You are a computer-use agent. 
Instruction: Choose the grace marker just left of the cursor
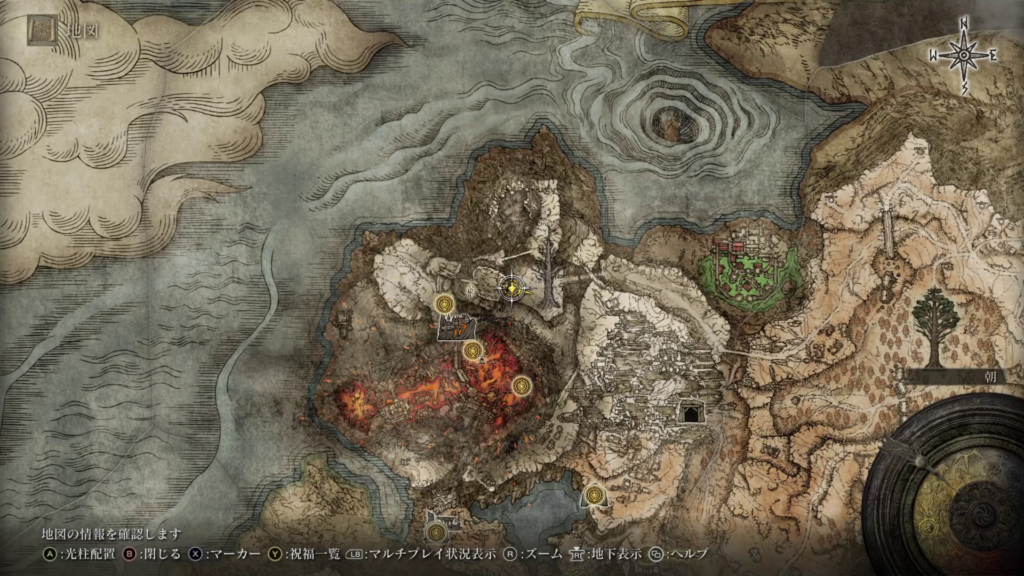point(446,303)
